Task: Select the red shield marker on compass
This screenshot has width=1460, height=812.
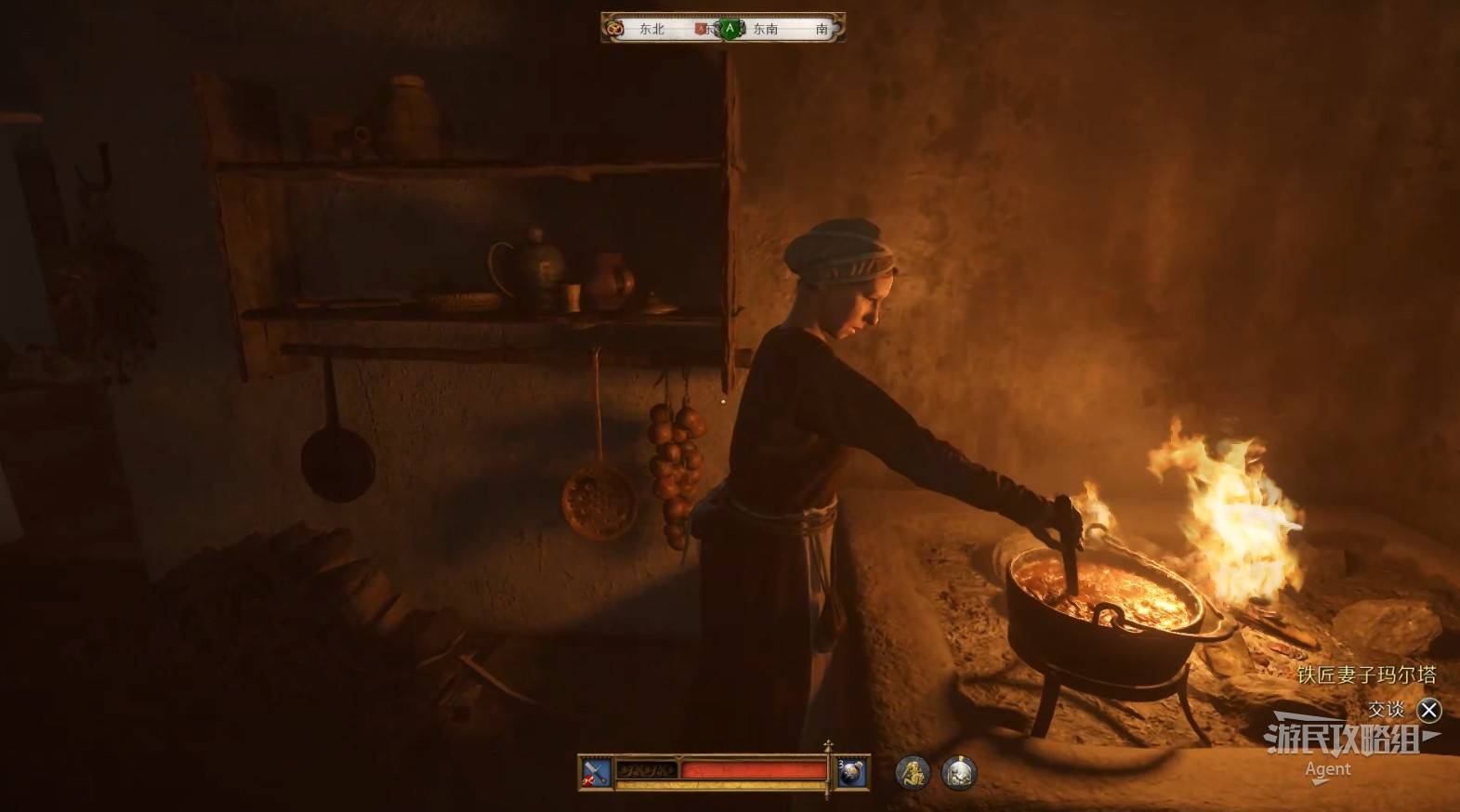Action: pyautogui.click(x=702, y=29)
